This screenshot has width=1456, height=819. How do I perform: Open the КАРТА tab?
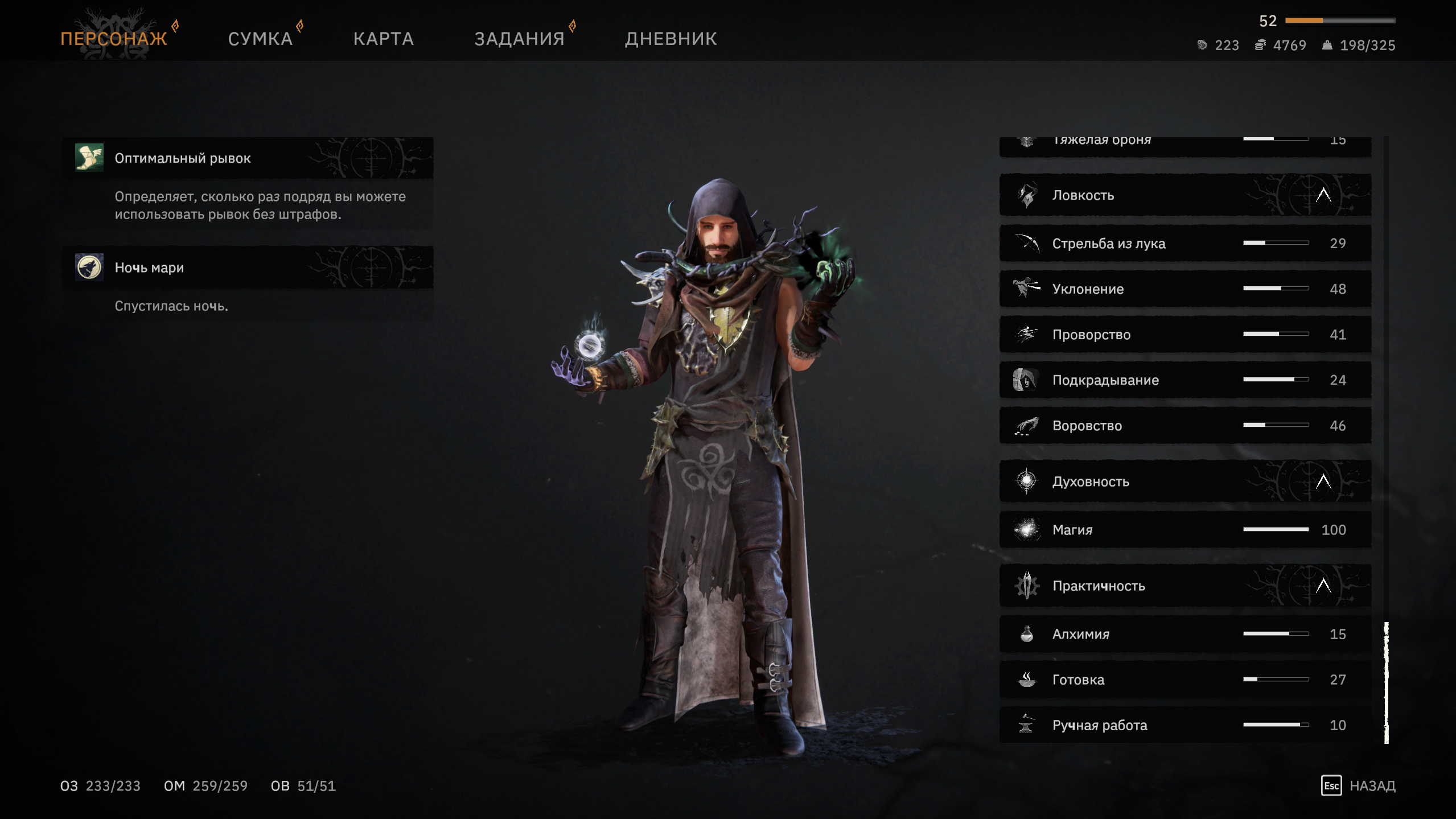[383, 39]
